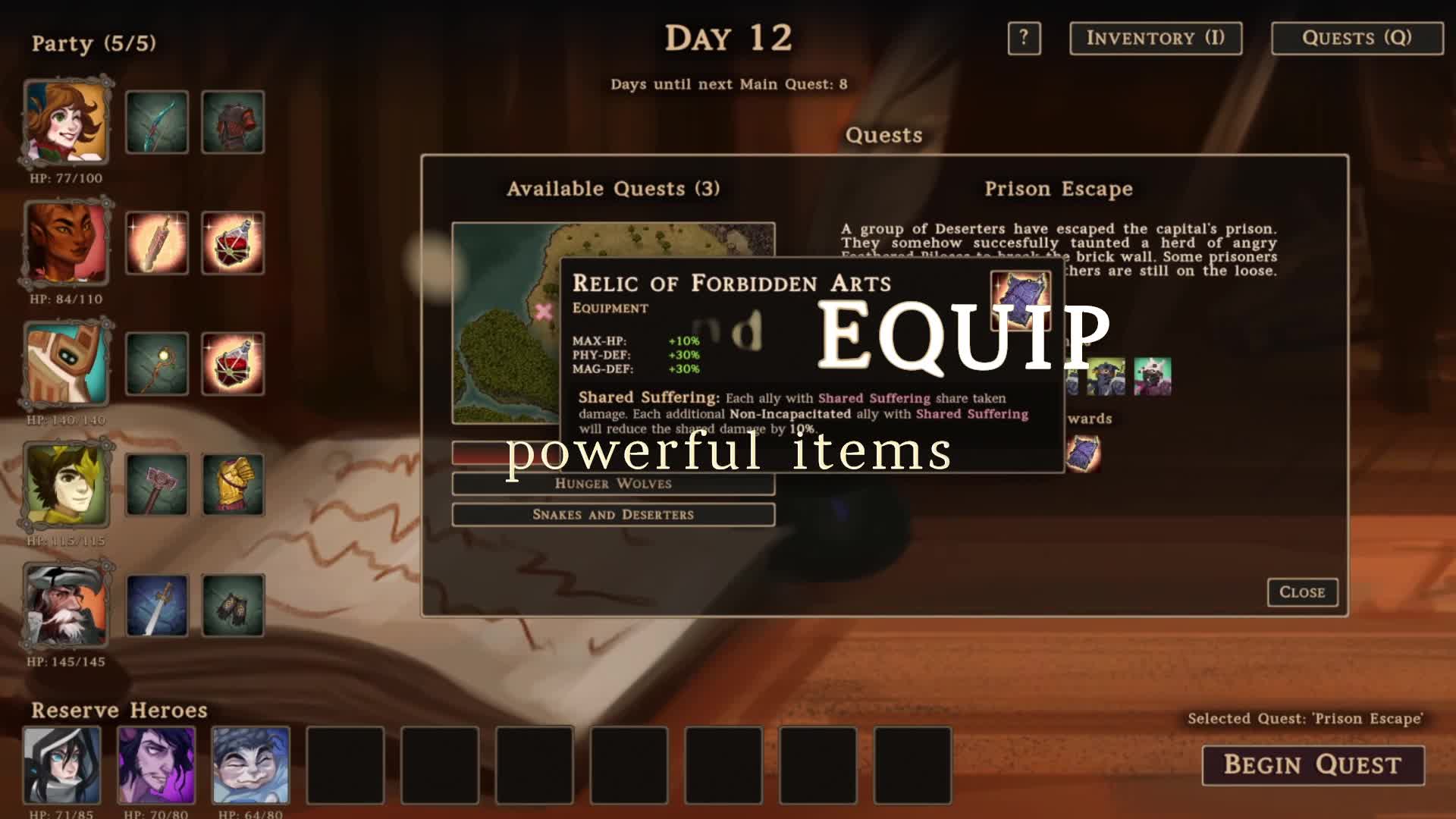Image resolution: width=1456 pixels, height=819 pixels.
Task: Choose the Snakes and Deserters quest
Action: click(x=613, y=515)
